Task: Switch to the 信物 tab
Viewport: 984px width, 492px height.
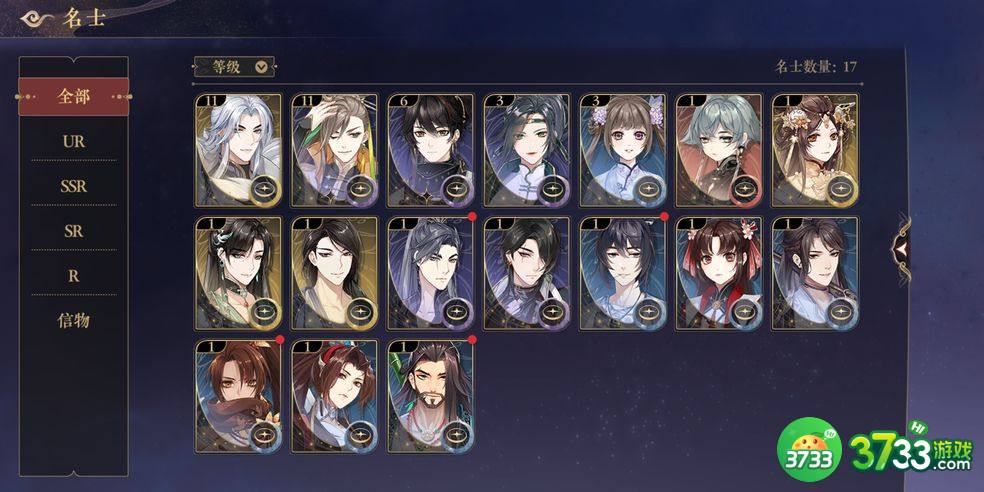Action: pyautogui.click(x=73, y=321)
